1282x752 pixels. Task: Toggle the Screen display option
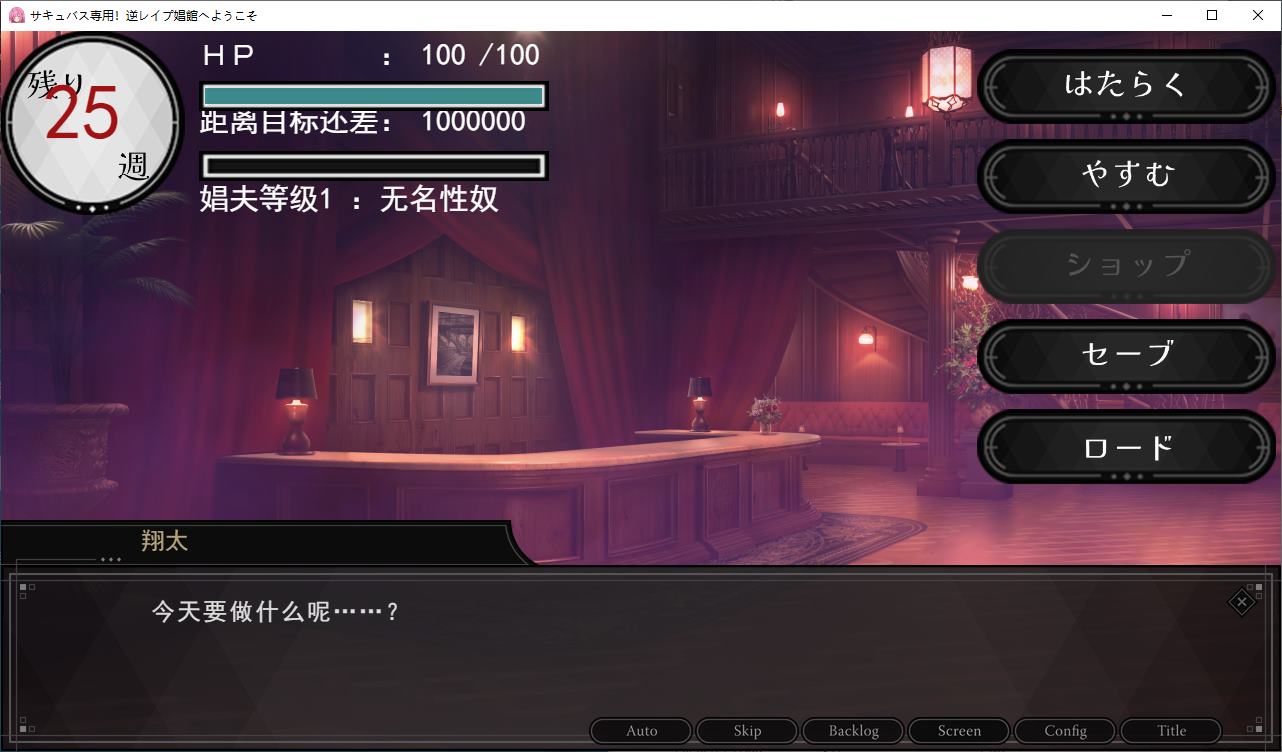pyautogui.click(x=958, y=730)
